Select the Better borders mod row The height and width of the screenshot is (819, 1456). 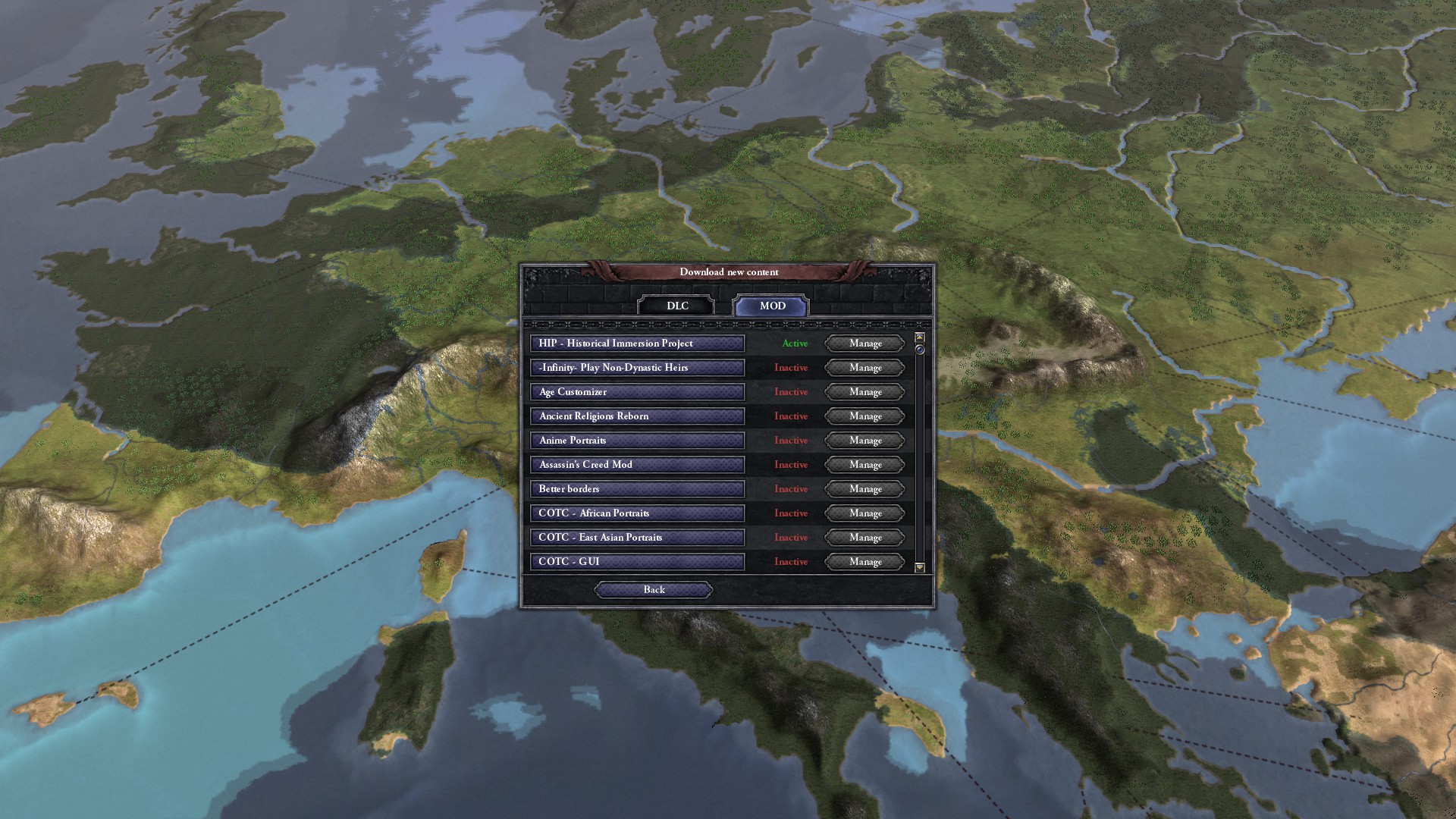[637, 489]
